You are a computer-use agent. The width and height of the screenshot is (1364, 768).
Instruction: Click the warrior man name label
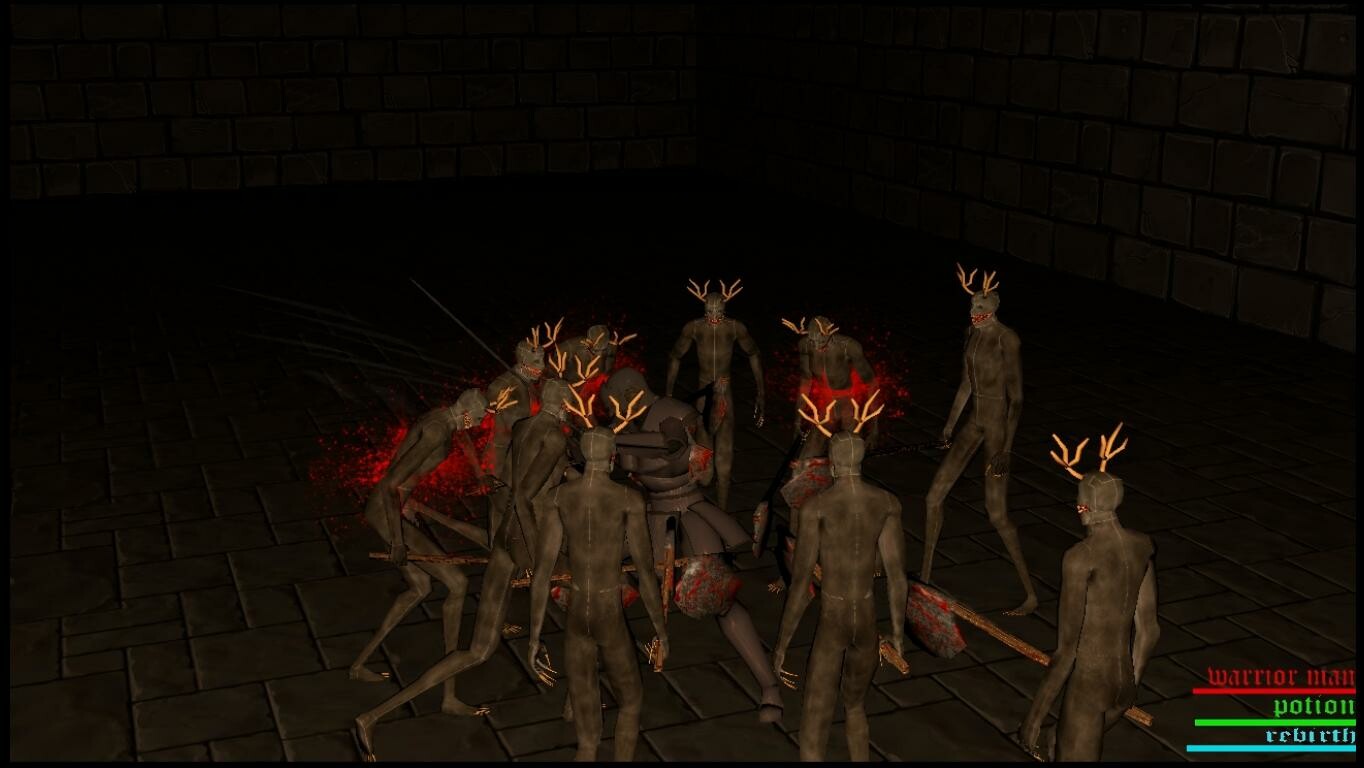[x=1280, y=675]
